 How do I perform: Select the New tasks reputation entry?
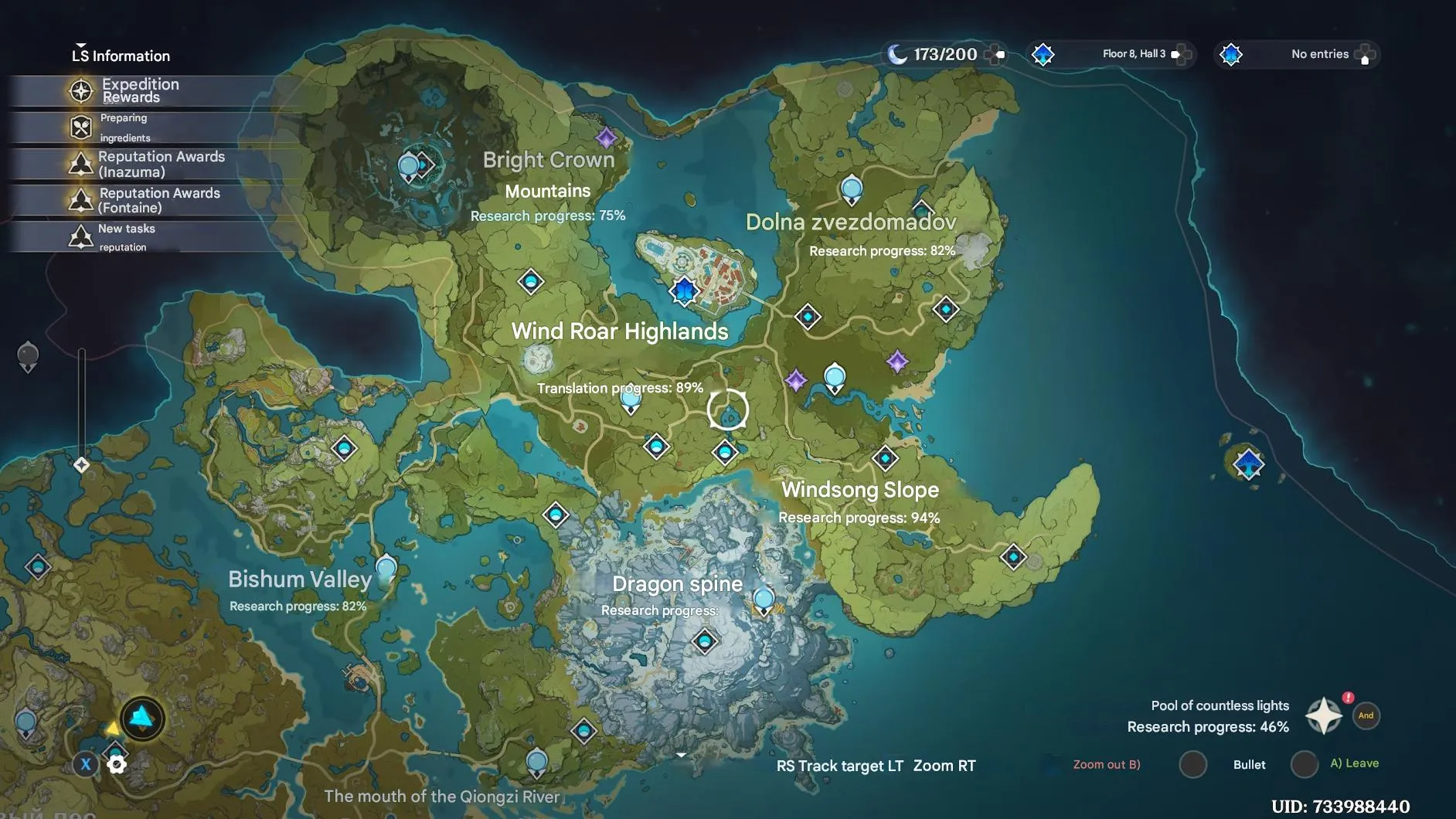(126, 237)
